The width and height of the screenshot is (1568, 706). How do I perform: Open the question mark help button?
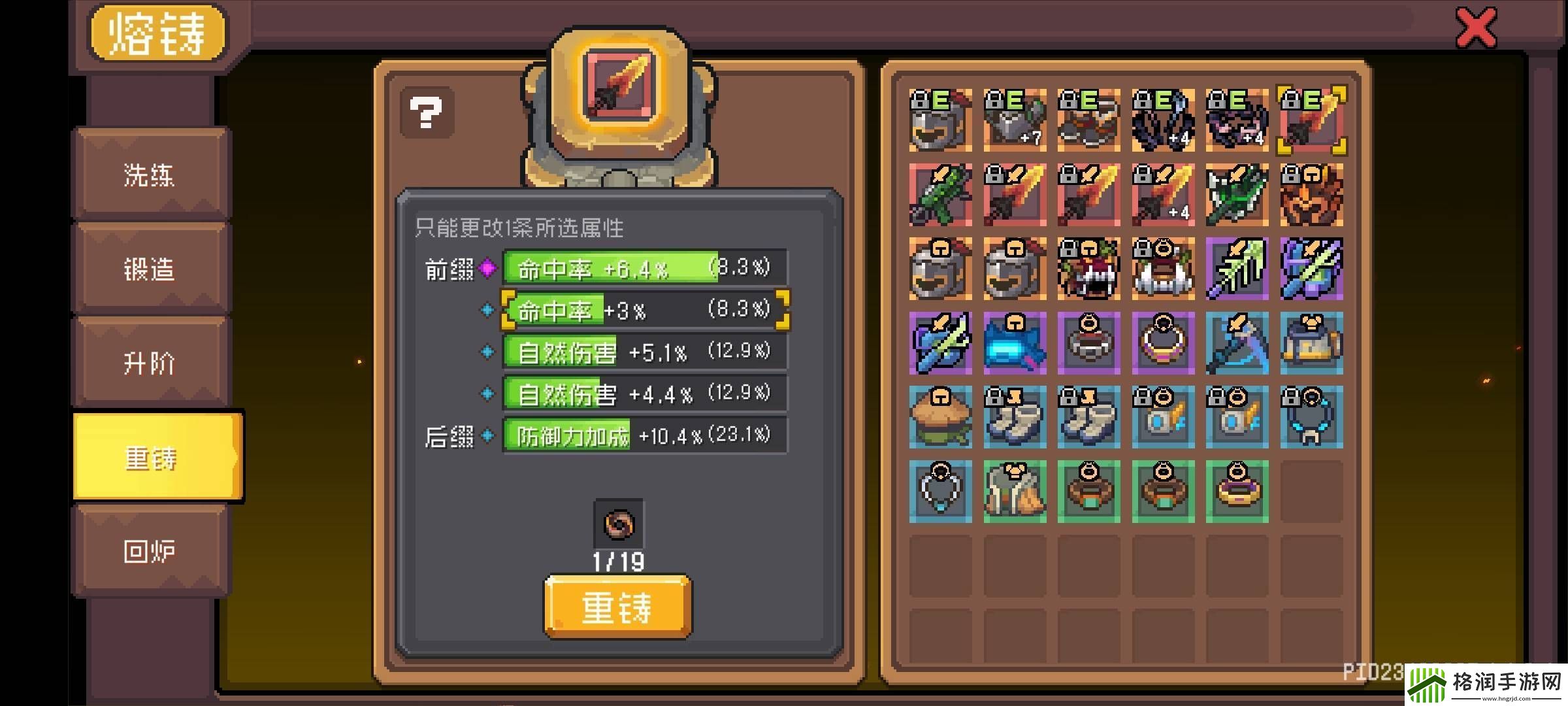tap(426, 112)
